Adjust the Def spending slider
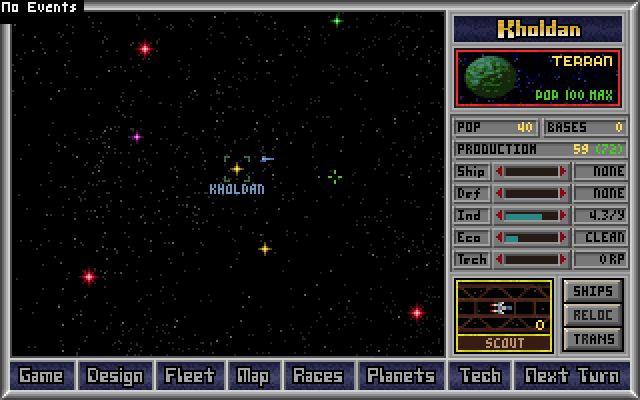 pos(531,194)
